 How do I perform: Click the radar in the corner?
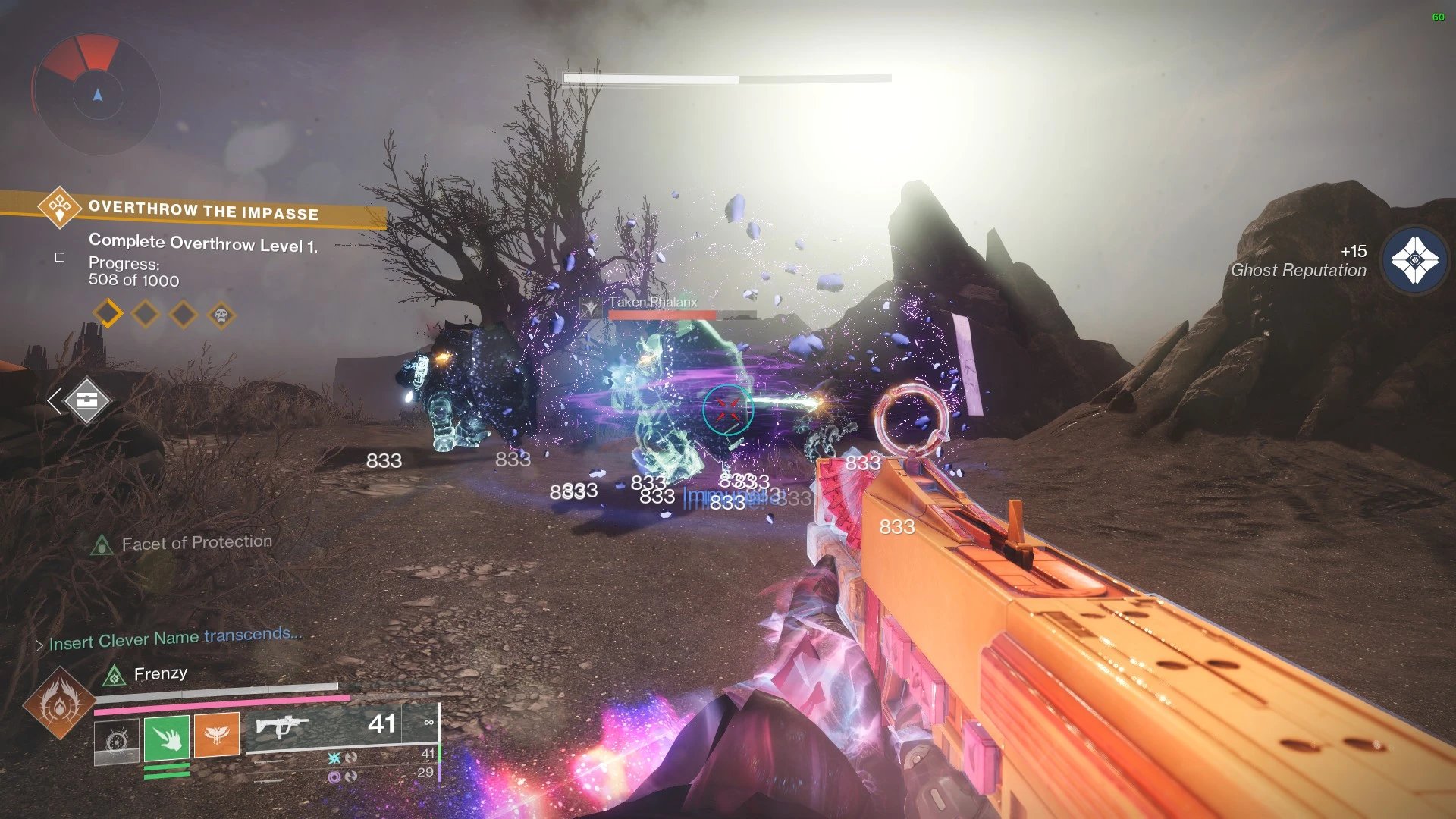[x=96, y=93]
